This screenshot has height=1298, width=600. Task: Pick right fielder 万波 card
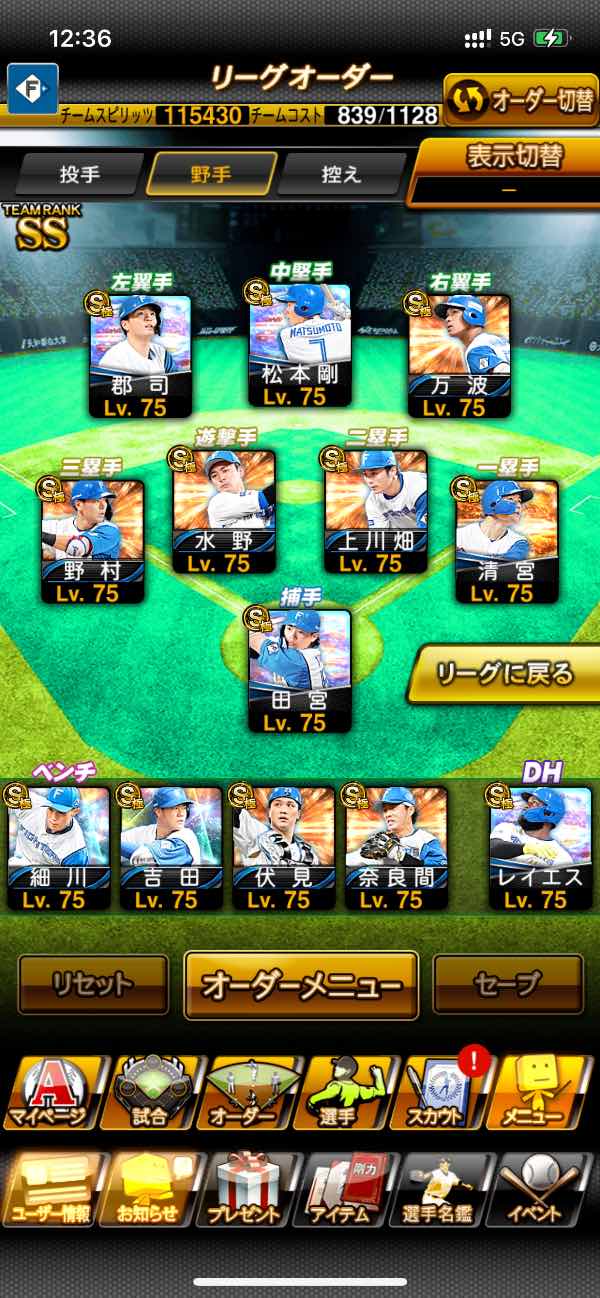coord(459,356)
